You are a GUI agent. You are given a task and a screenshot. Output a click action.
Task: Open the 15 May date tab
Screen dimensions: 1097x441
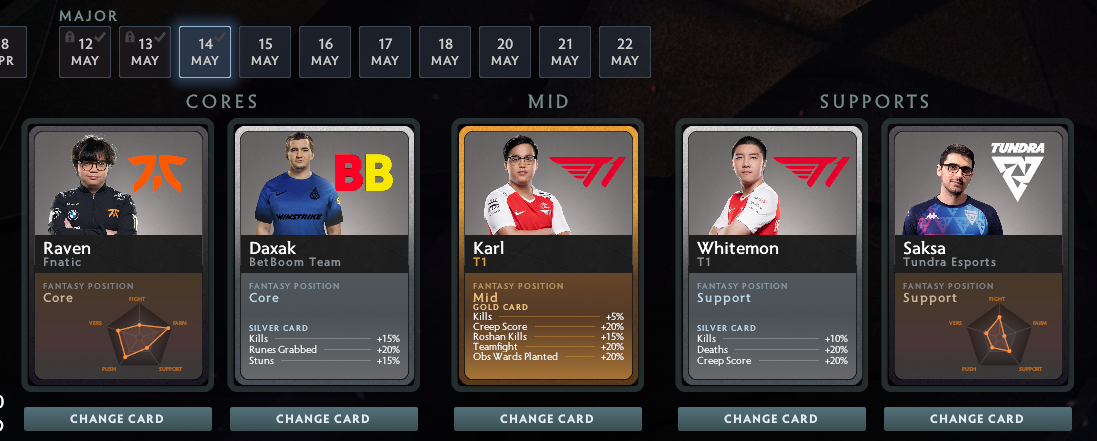click(265, 52)
